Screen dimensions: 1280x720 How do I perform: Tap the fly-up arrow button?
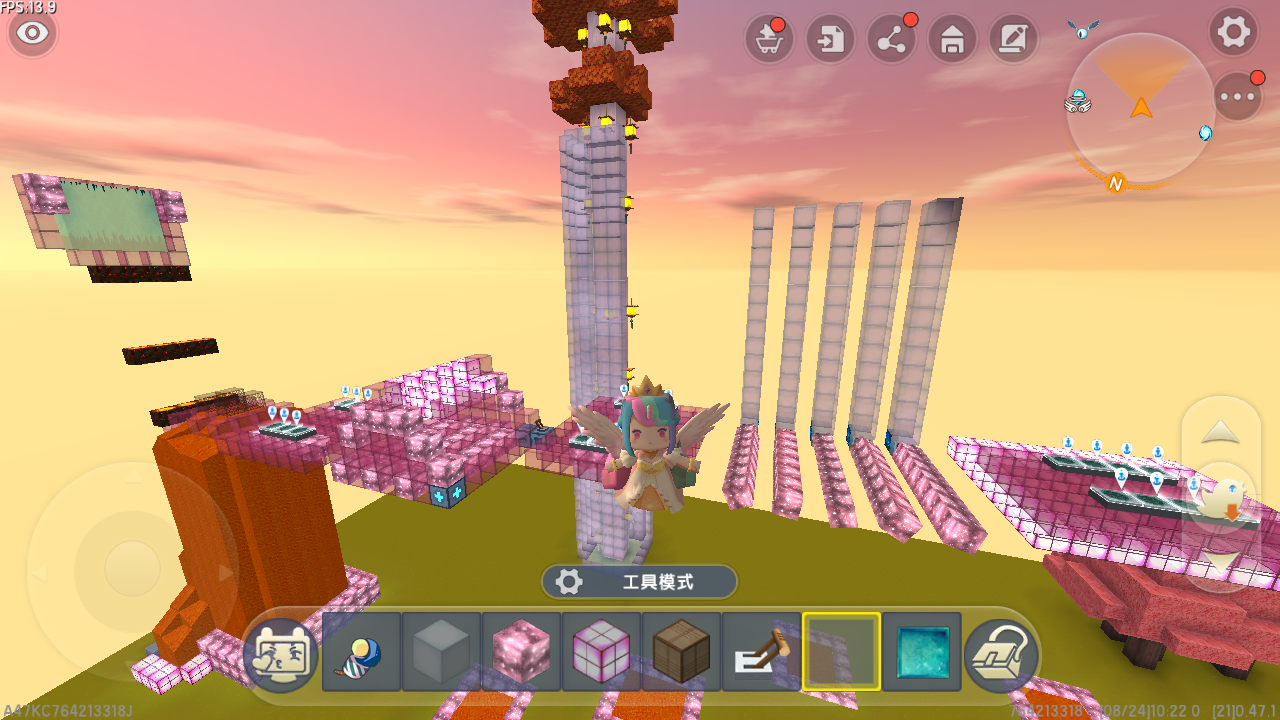point(1220,432)
